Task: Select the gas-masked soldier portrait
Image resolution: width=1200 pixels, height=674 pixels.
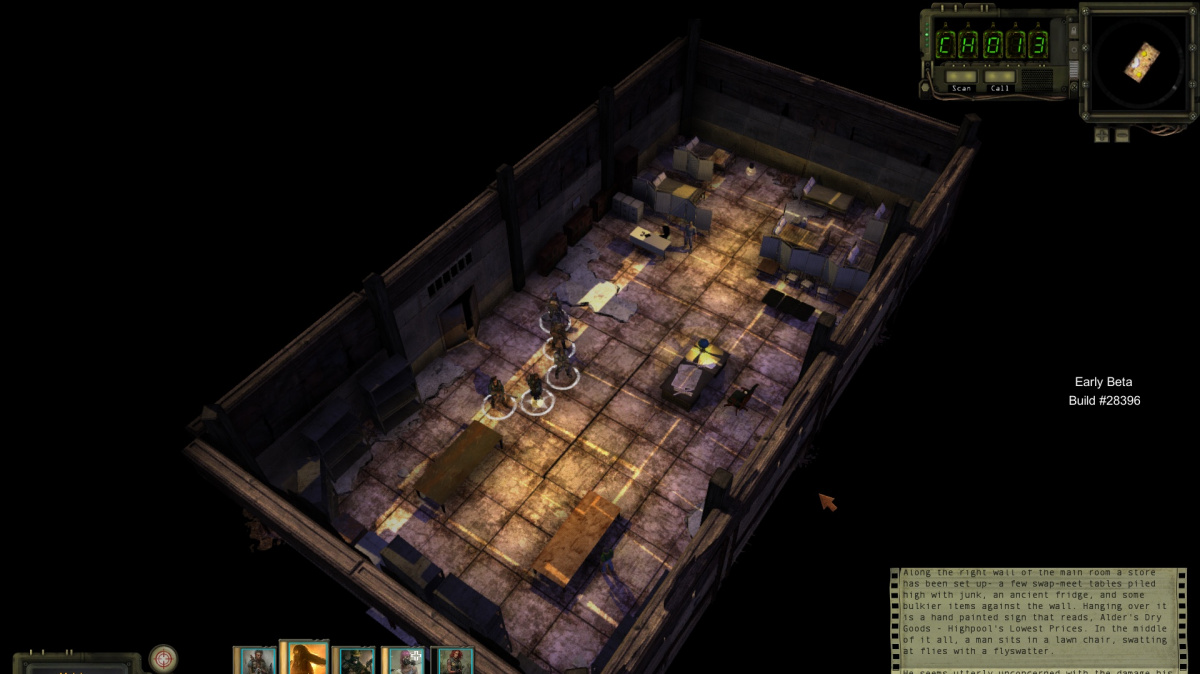Action: [x=354, y=661]
